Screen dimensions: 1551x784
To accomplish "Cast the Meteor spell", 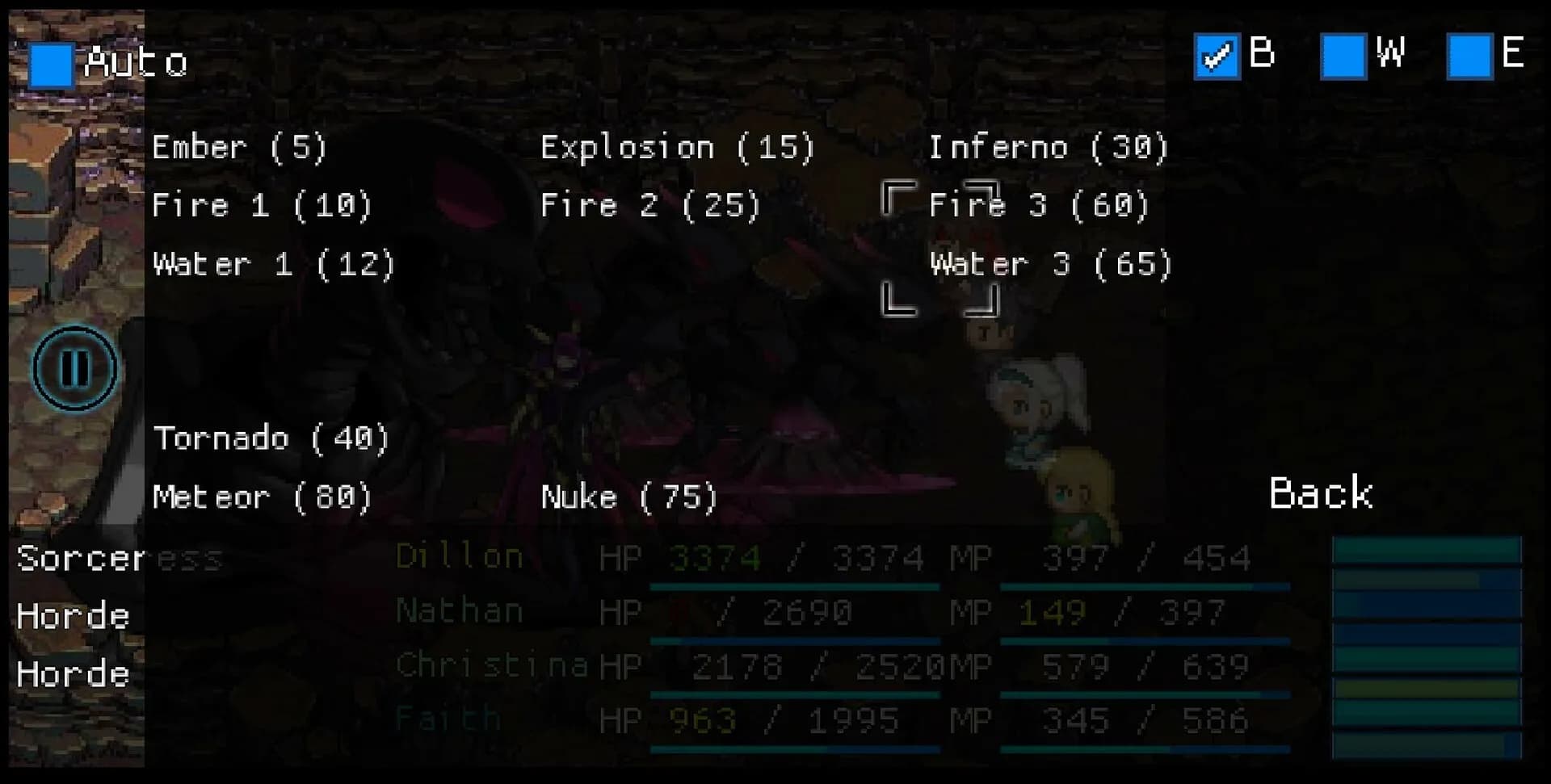I will (262, 497).
